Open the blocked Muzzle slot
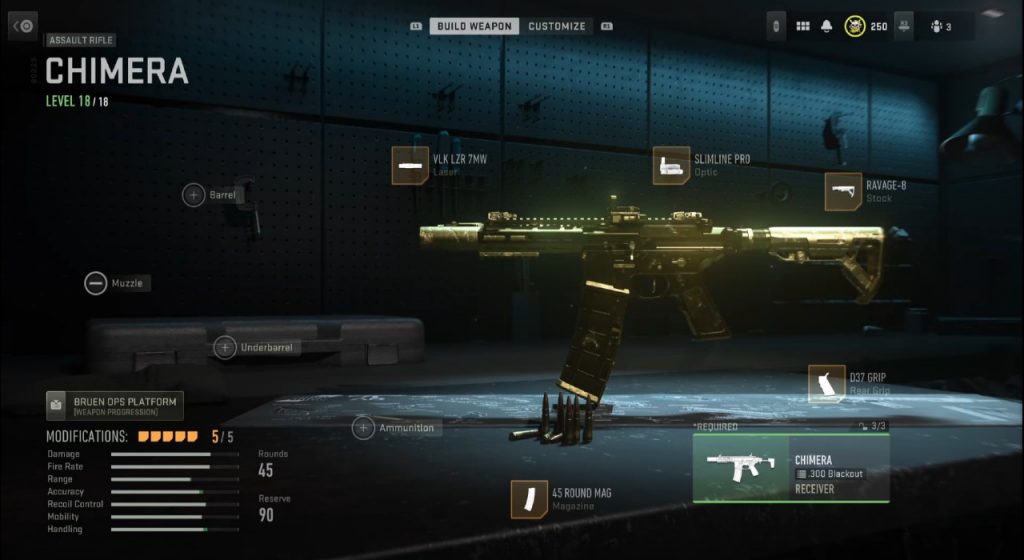 [96, 283]
